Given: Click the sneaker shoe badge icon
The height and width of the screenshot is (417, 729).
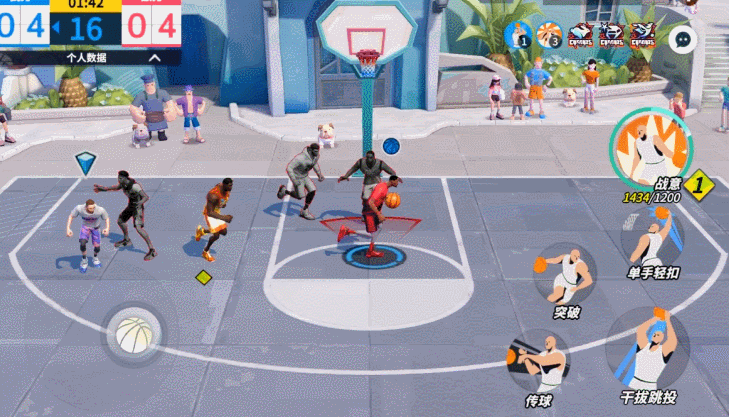Looking at the screenshot, I should click(580, 36).
